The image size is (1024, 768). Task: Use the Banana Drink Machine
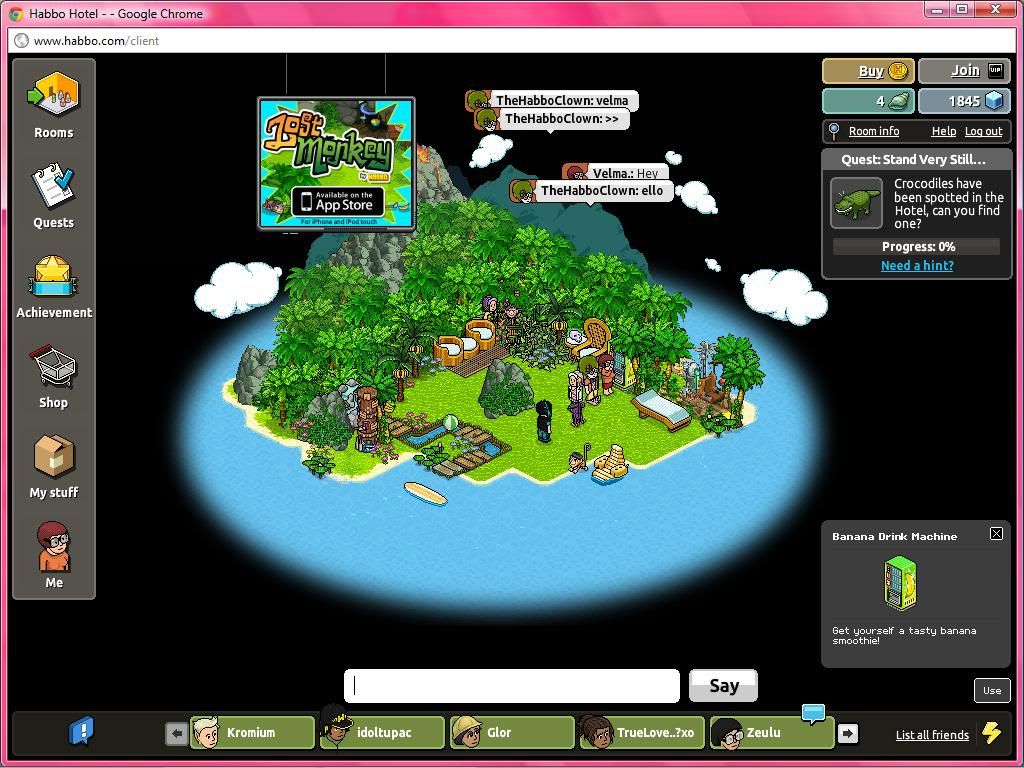pos(991,690)
